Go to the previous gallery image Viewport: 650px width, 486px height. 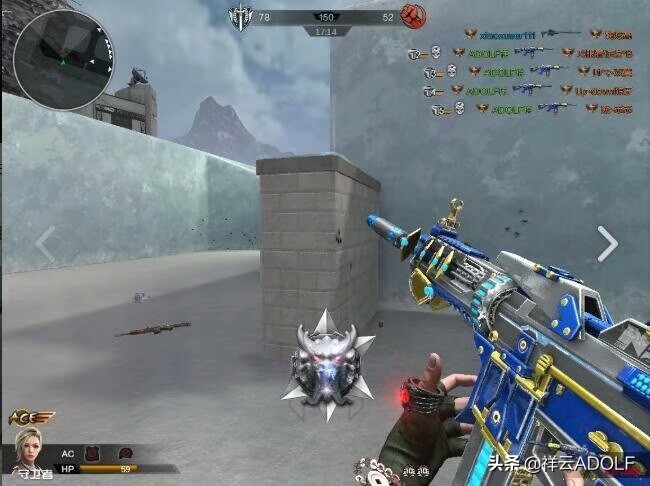[45, 243]
